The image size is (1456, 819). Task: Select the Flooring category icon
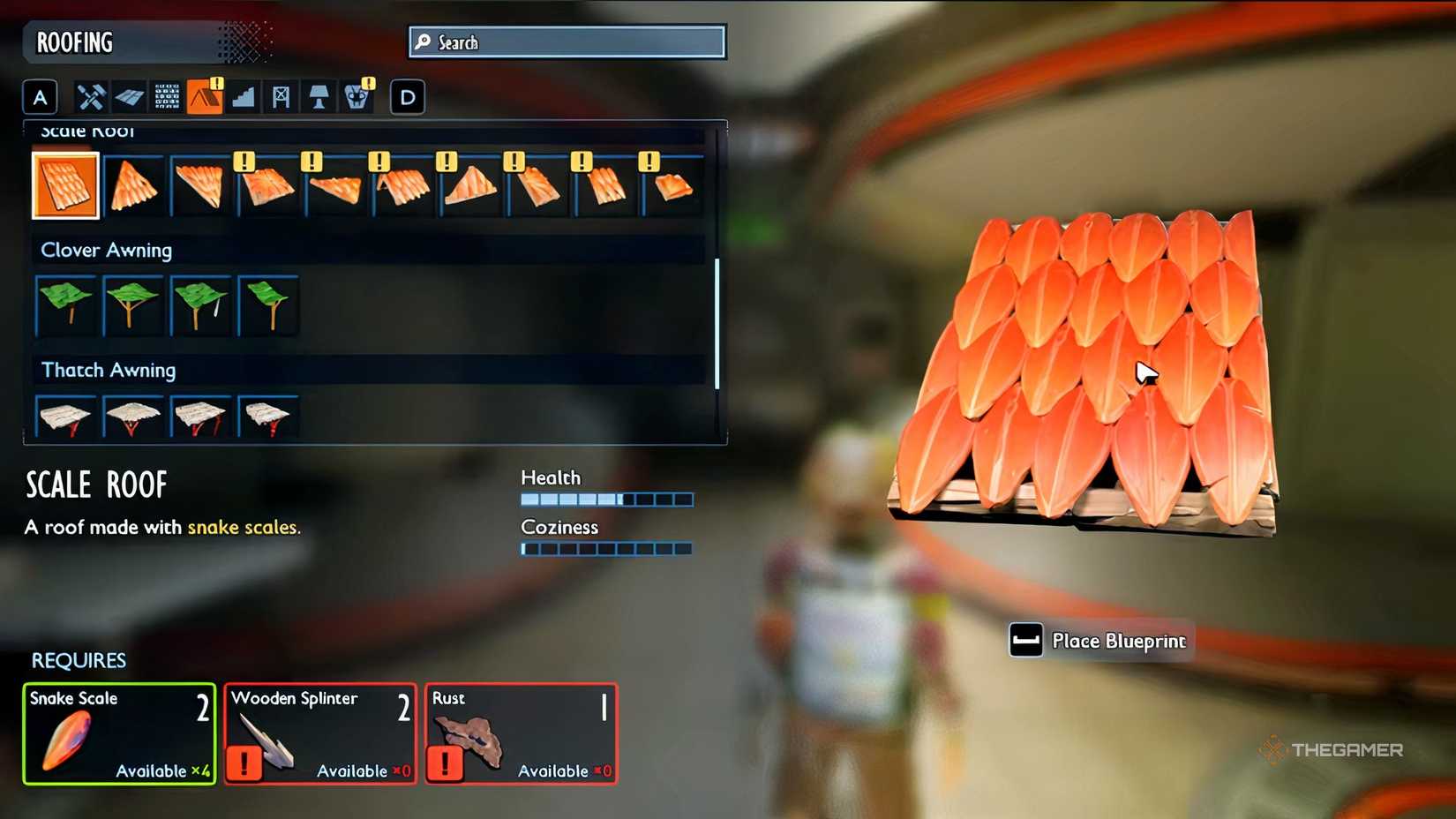pyautogui.click(x=129, y=97)
